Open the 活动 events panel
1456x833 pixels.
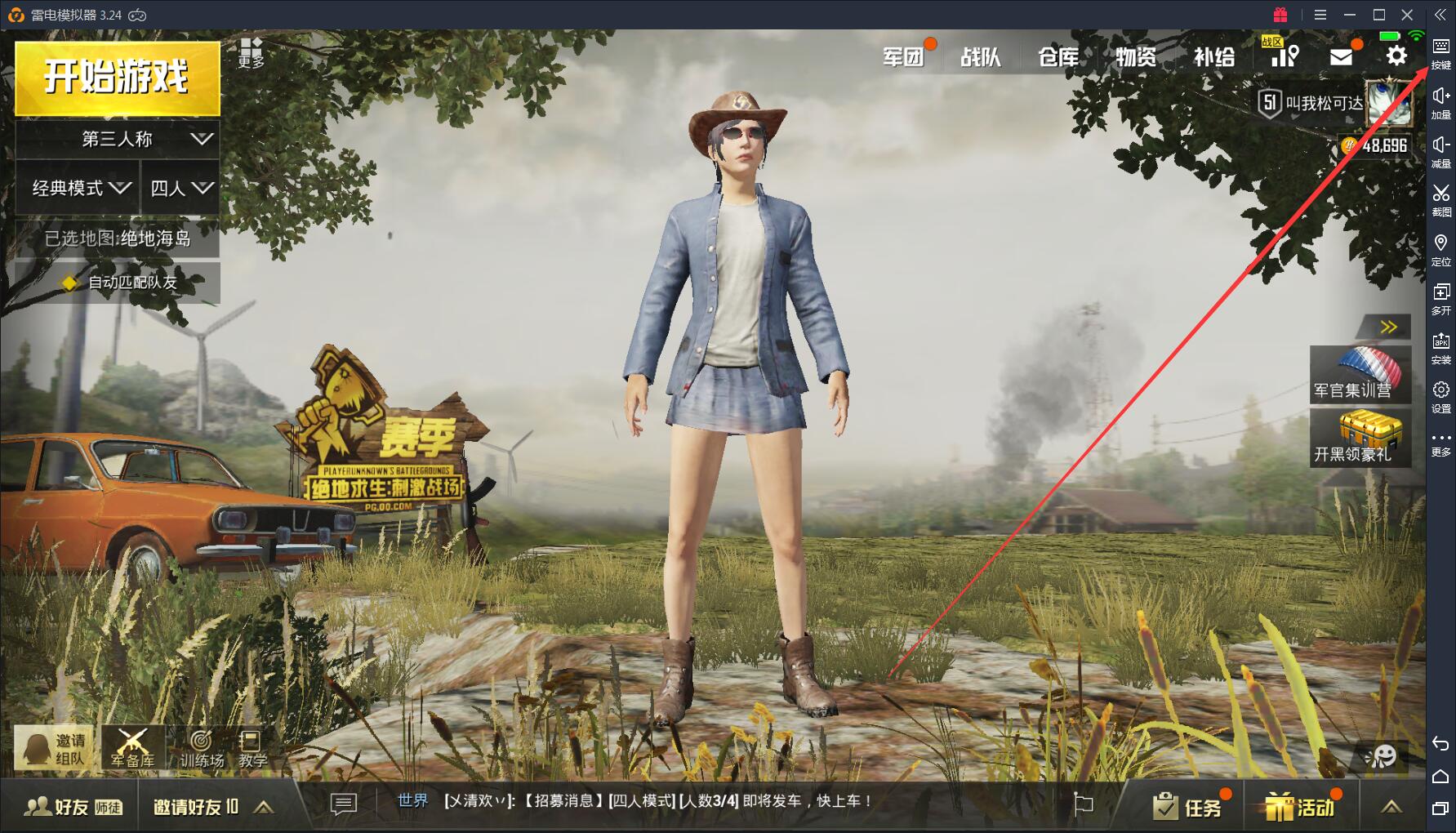click(x=1300, y=807)
